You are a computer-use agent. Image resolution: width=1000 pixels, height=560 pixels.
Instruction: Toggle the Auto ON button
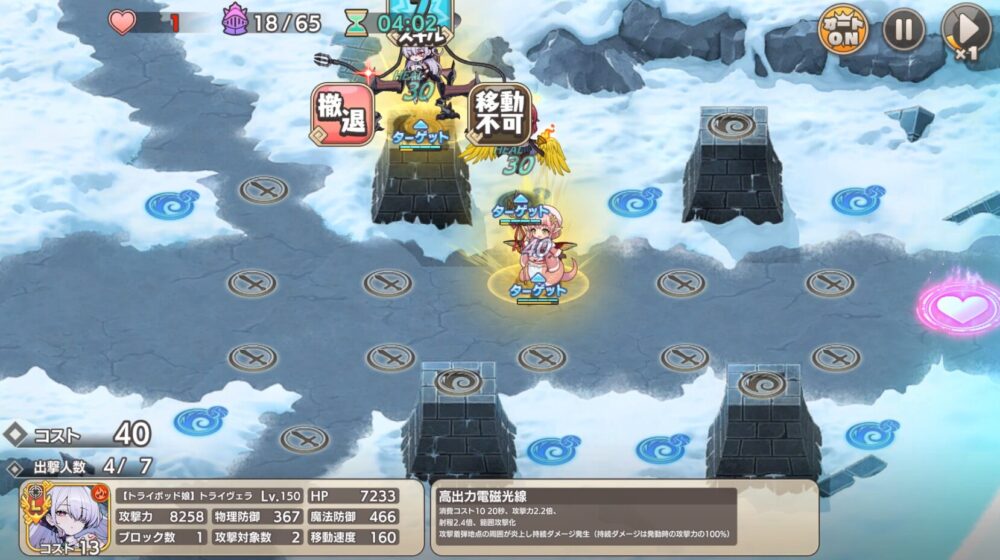click(x=843, y=28)
